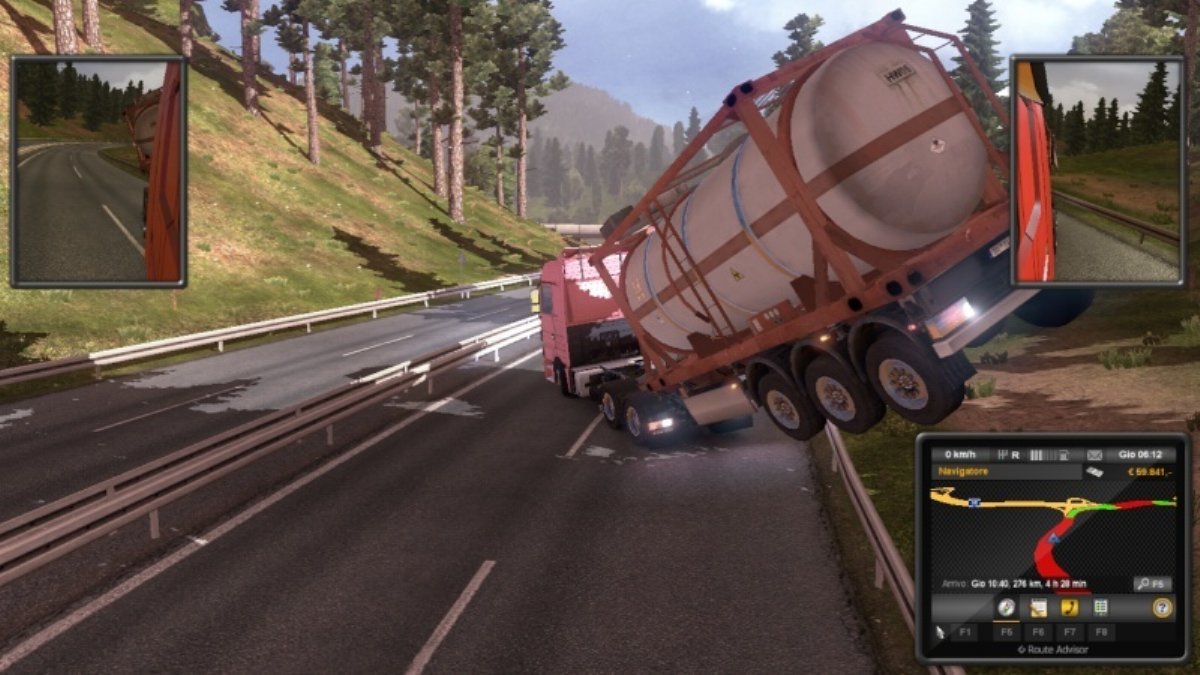This screenshot has width=1200, height=675.
Task: Open the Navigation compass tab
Action: click(x=1006, y=607)
